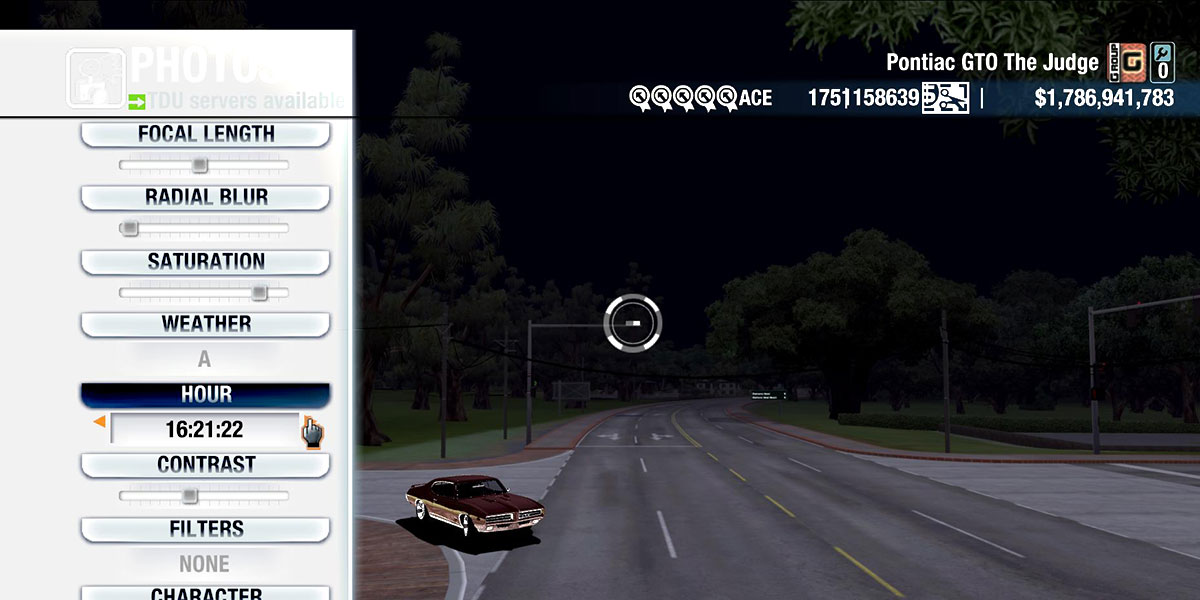Screen dimensions: 1200x600
Task: Click the Radial Blur slider handle
Action: coord(129,229)
